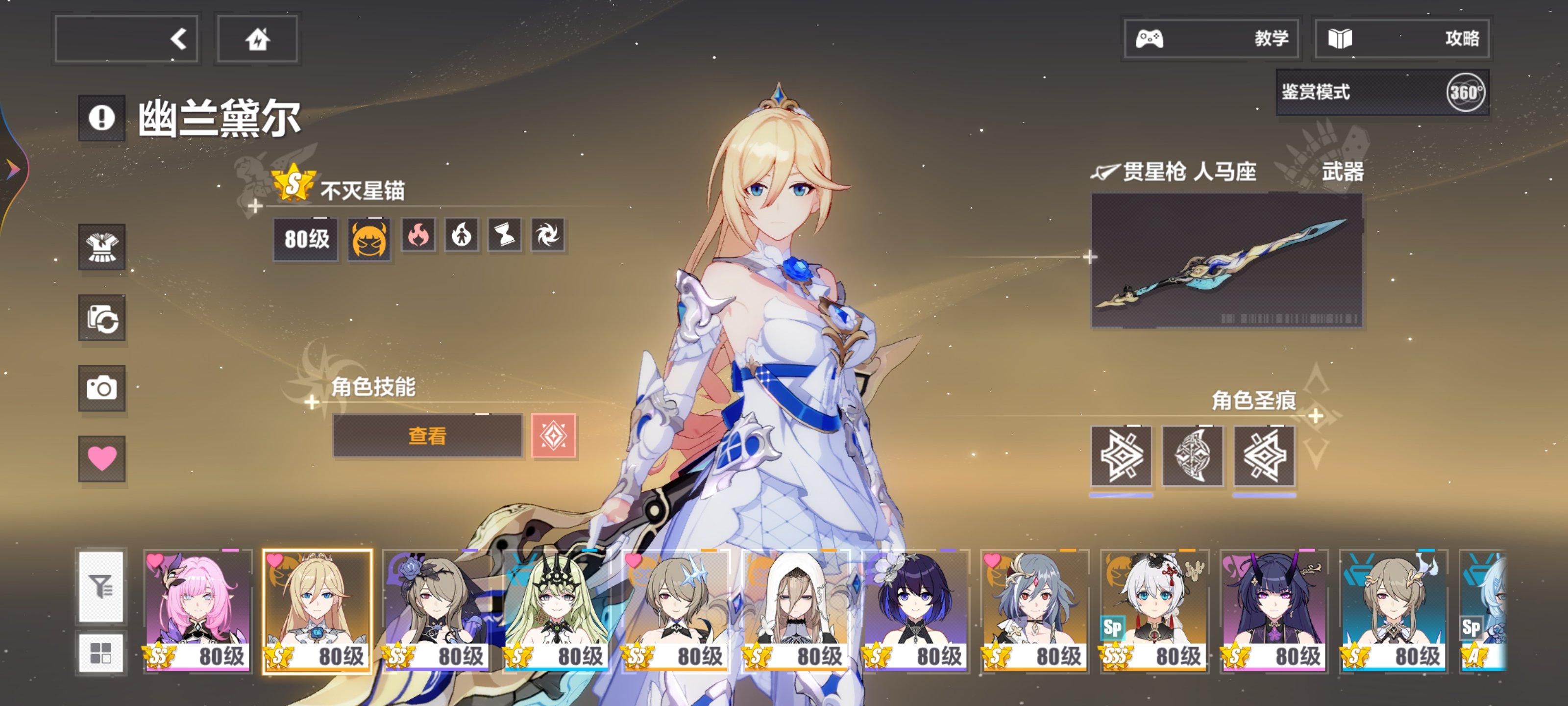This screenshot has width=1568, height=706.
Task: Click the exclamation info icon beside 幽兰黛尔
Action: pyautogui.click(x=101, y=118)
